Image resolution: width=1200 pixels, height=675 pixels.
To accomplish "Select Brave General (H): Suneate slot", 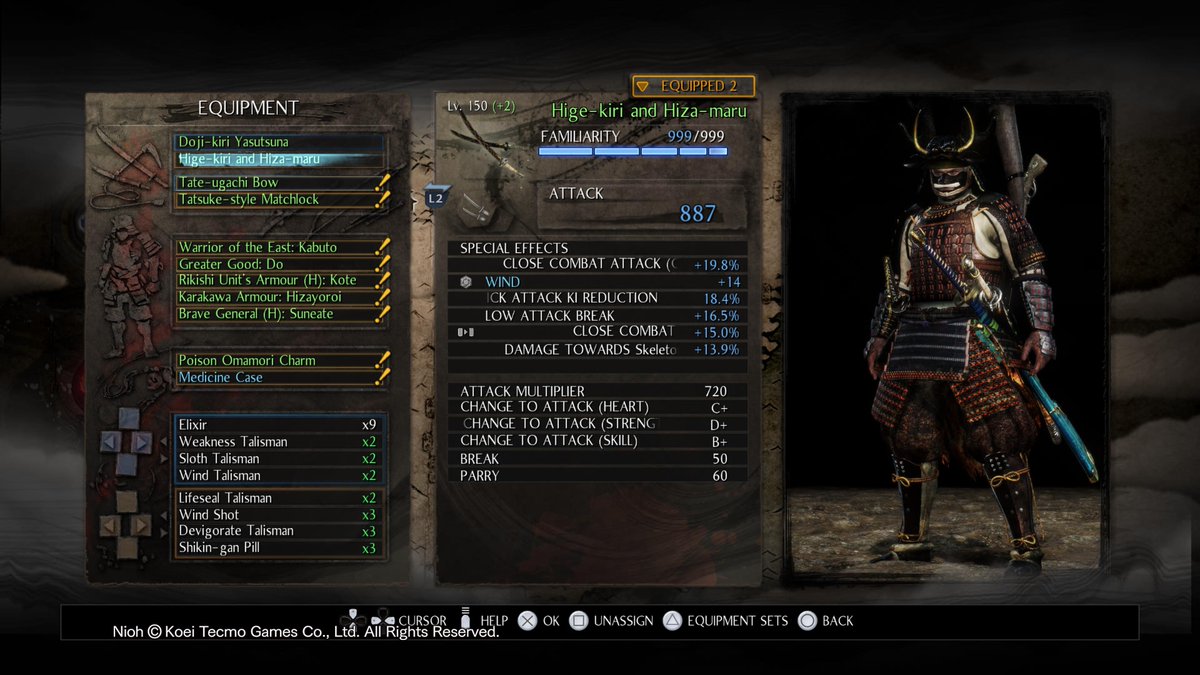I will click(x=279, y=314).
